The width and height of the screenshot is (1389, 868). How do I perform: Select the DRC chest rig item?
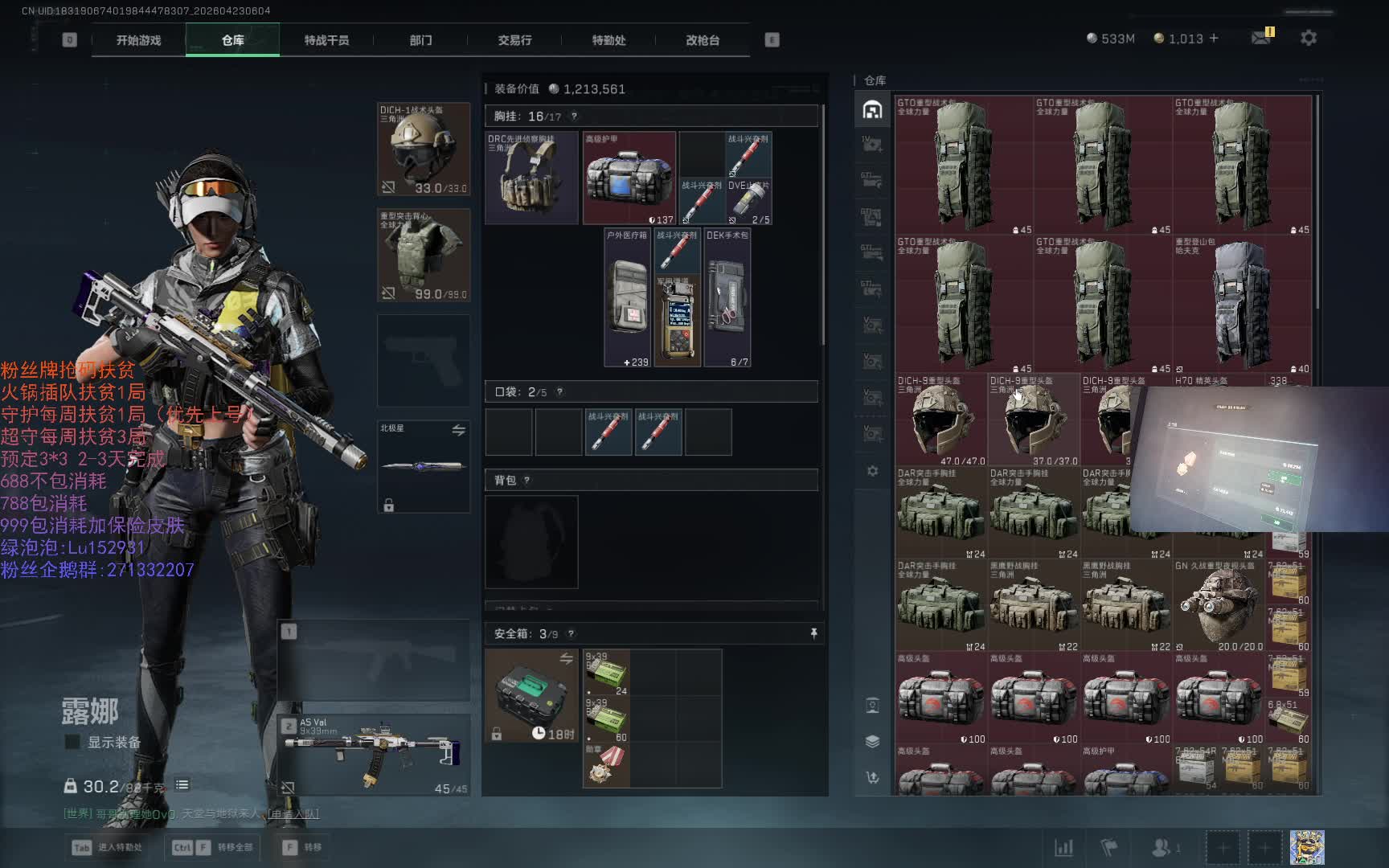[x=531, y=178]
